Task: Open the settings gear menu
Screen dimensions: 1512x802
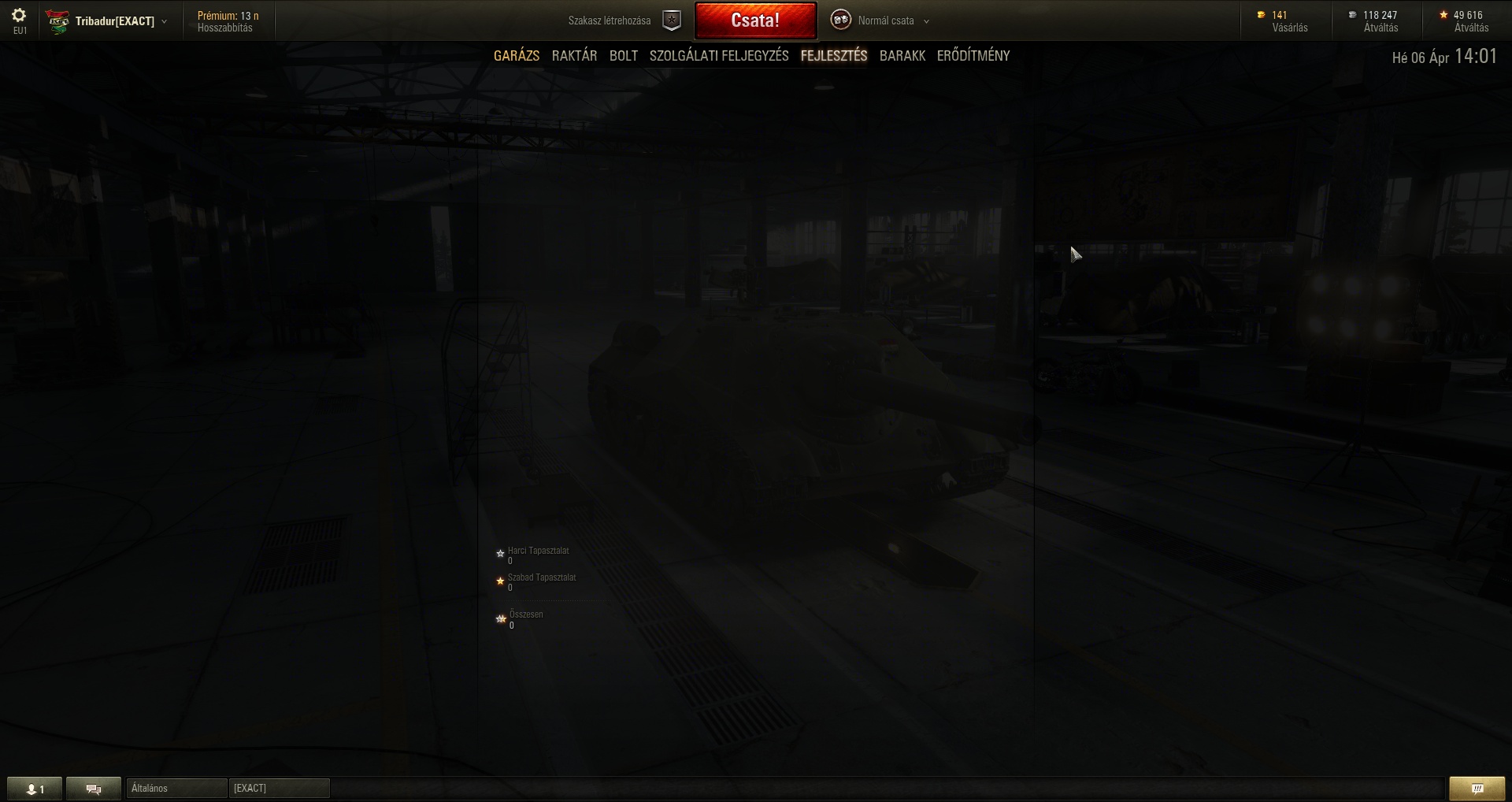Action: 19,16
